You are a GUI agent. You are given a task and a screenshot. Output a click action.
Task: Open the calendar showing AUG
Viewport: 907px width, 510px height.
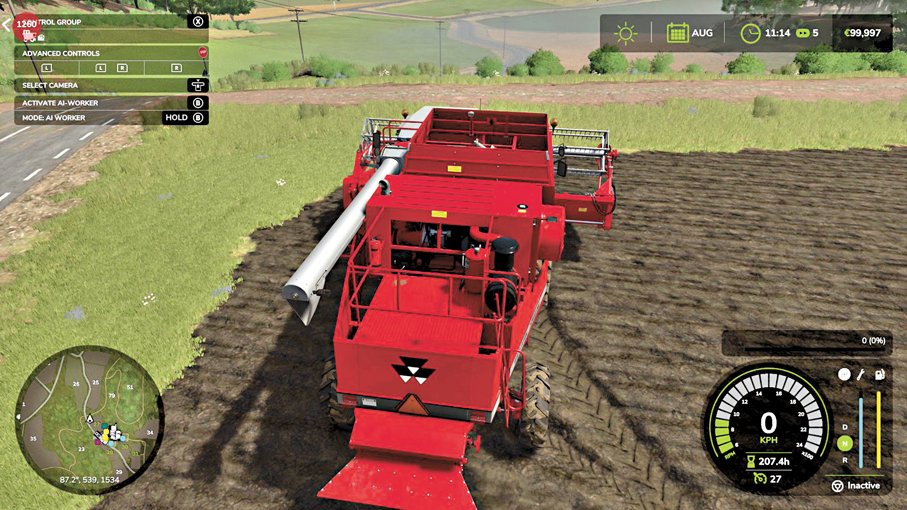coord(677,33)
